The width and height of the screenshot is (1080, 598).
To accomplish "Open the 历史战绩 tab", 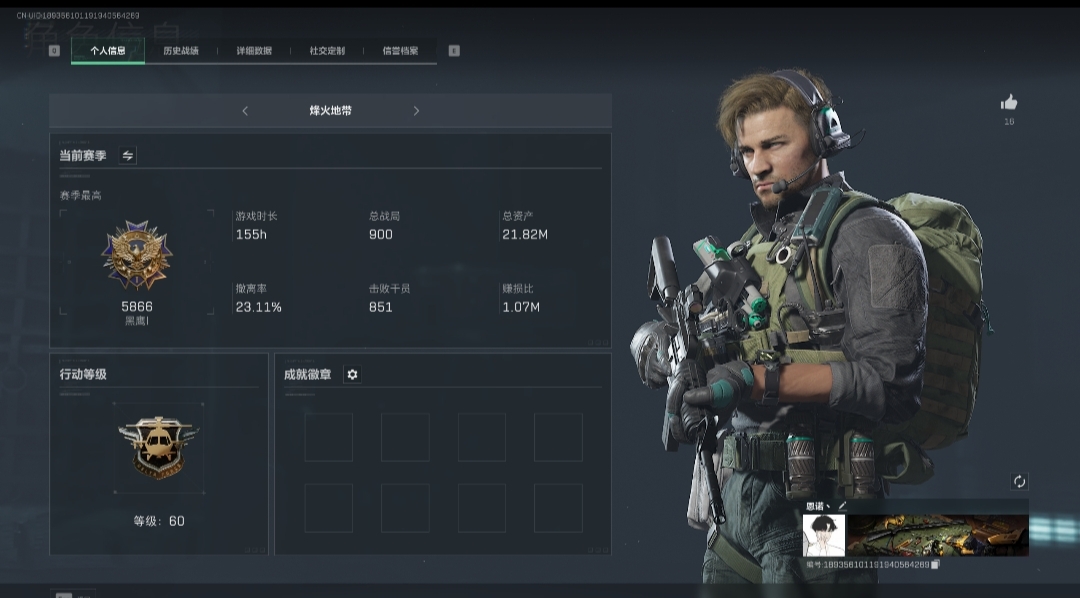I will [x=181, y=51].
